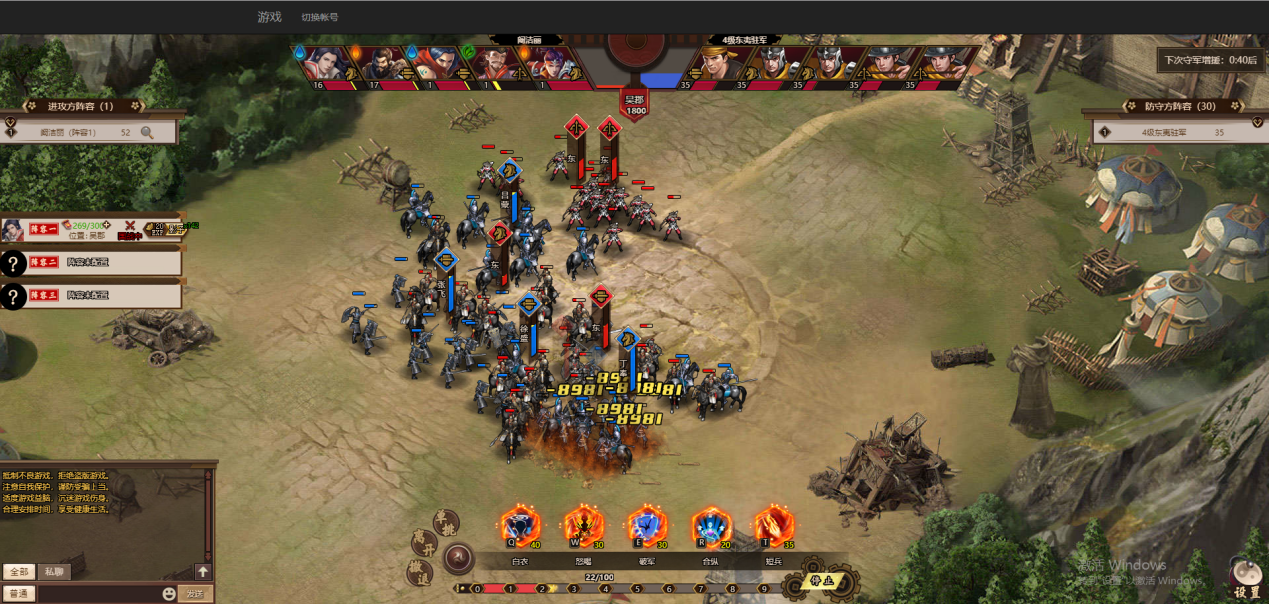This screenshot has width=1269, height=604.
Task: Activate the 白衣 skill icon
Action: pyautogui.click(x=520, y=525)
